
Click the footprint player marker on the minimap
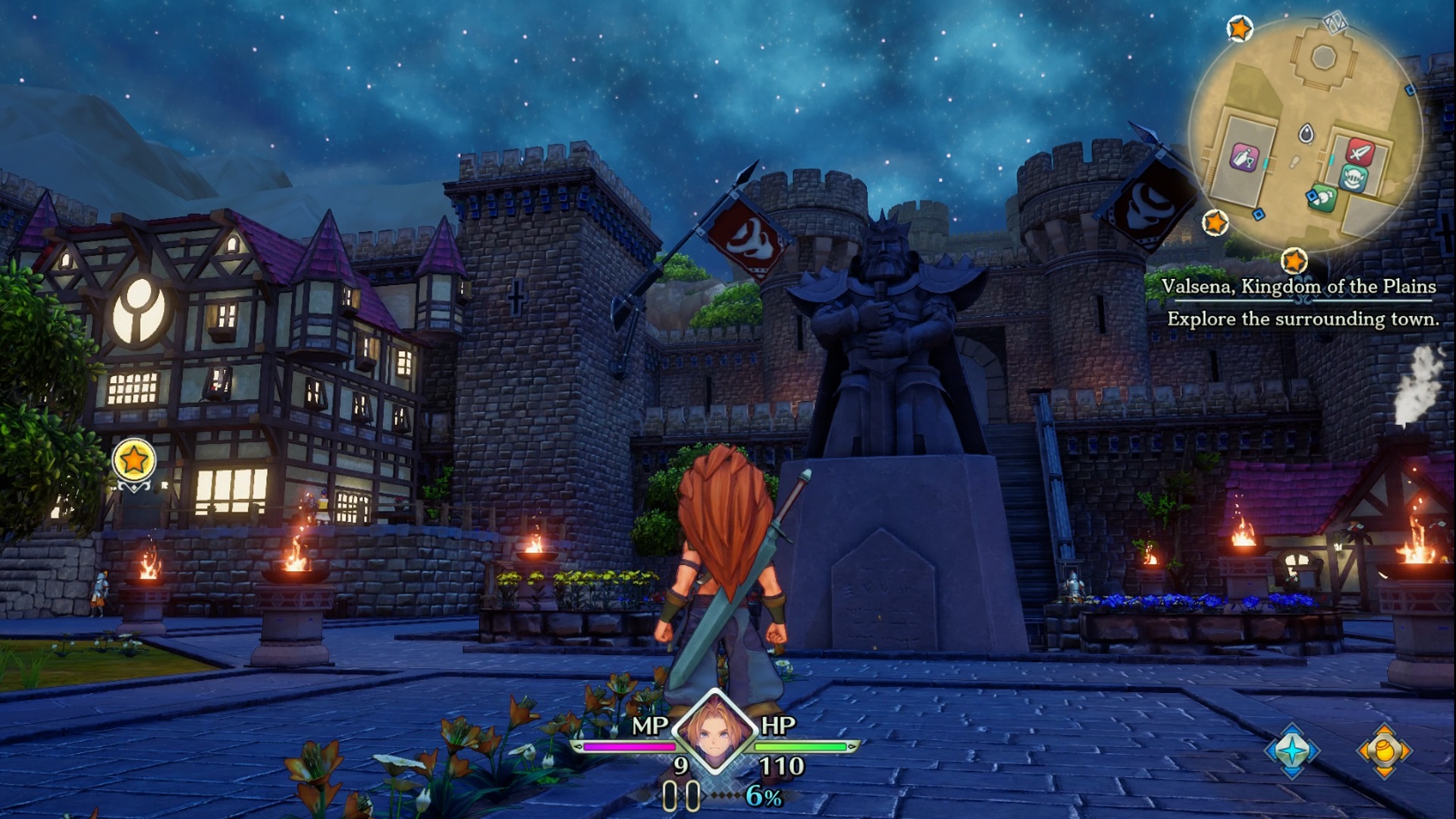[x=1294, y=163]
